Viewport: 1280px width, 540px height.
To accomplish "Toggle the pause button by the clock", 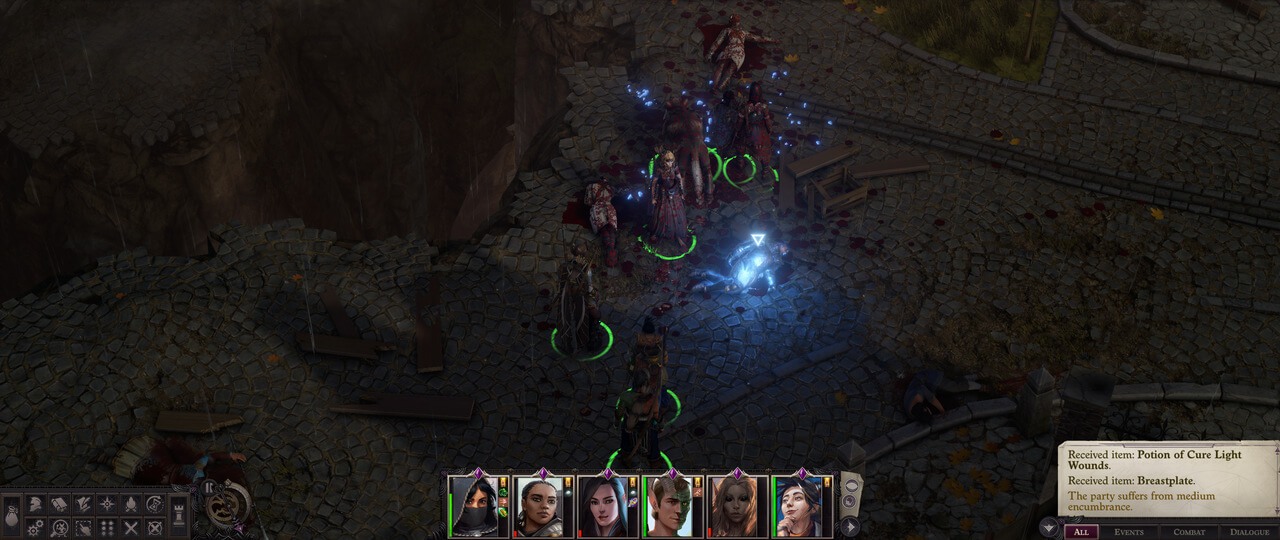I will [x=209, y=487].
